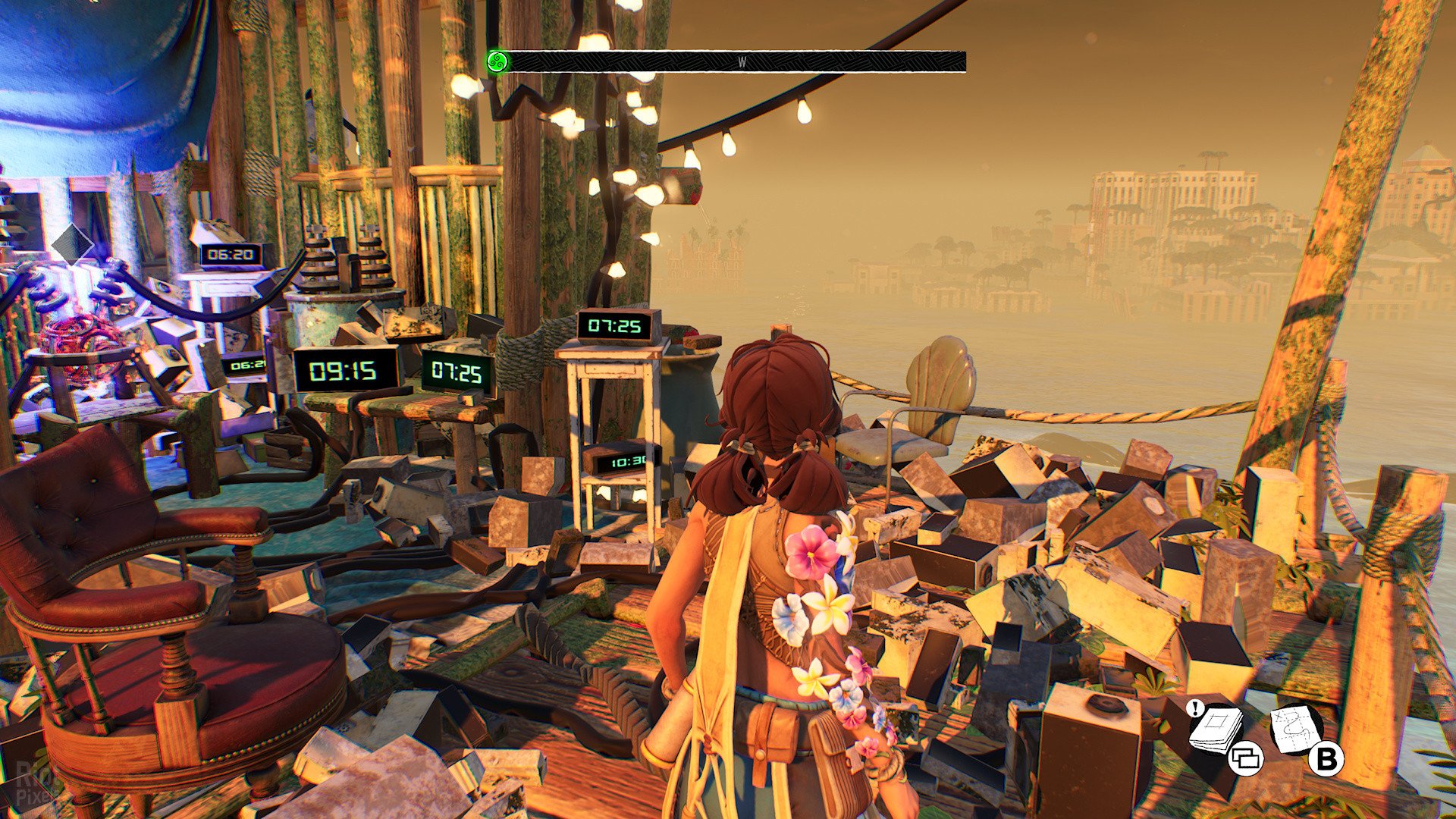Select the green swirl marker on the compass
The image size is (1456, 819).
pyautogui.click(x=497, y=61)
